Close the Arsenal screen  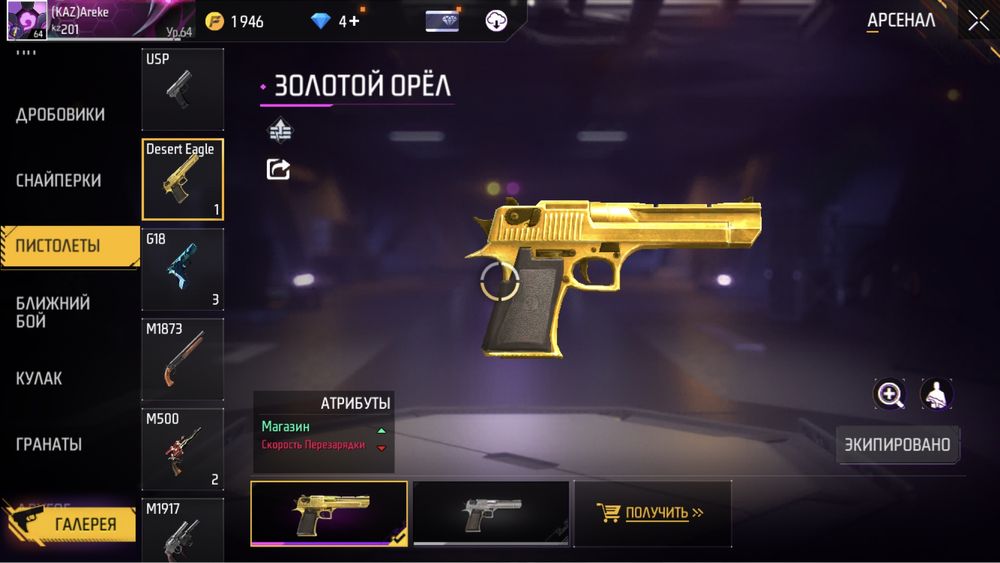click(x=977, y=21)
